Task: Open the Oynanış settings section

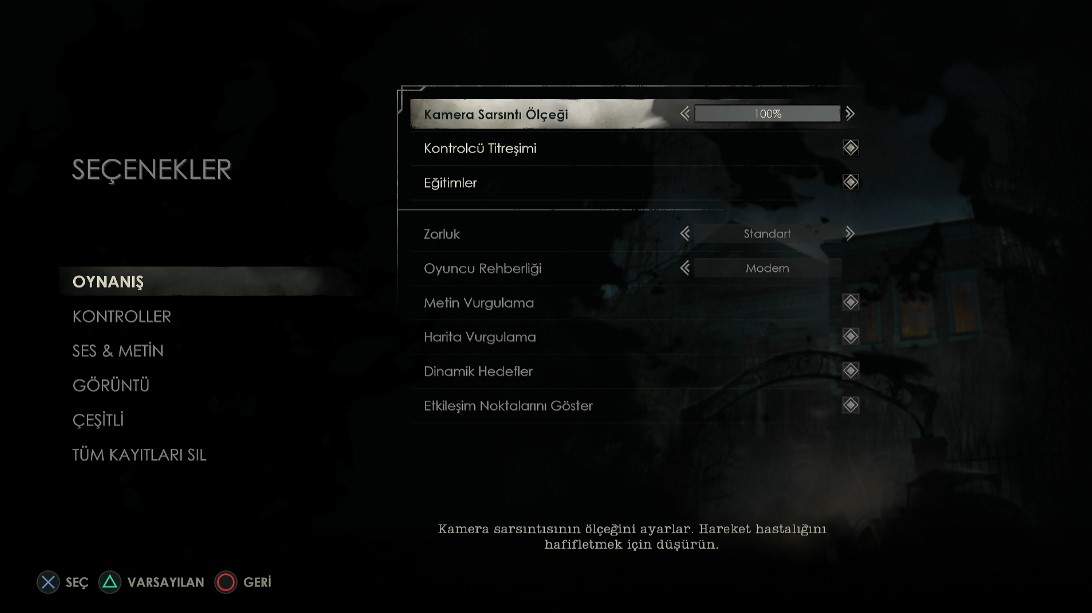Action: (108, 282)
